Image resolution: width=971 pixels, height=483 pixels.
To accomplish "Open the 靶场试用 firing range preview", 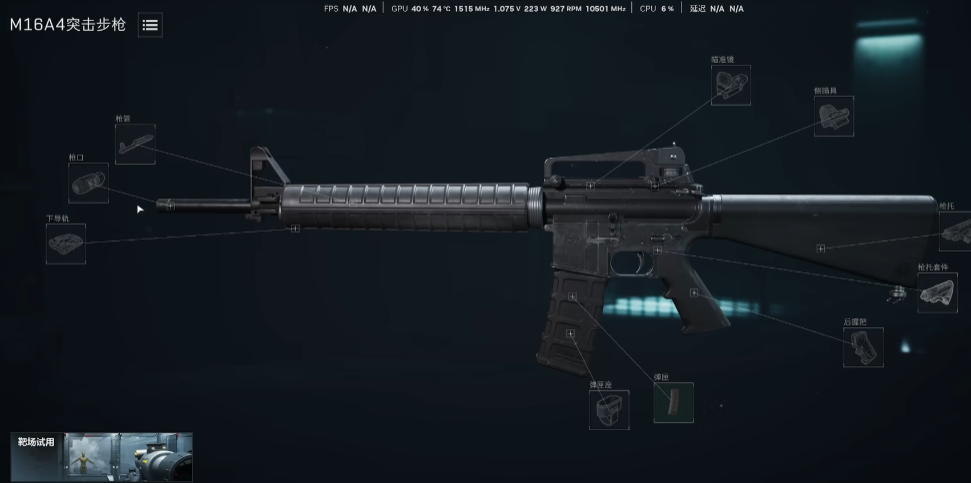I will (x=101, y=457).
